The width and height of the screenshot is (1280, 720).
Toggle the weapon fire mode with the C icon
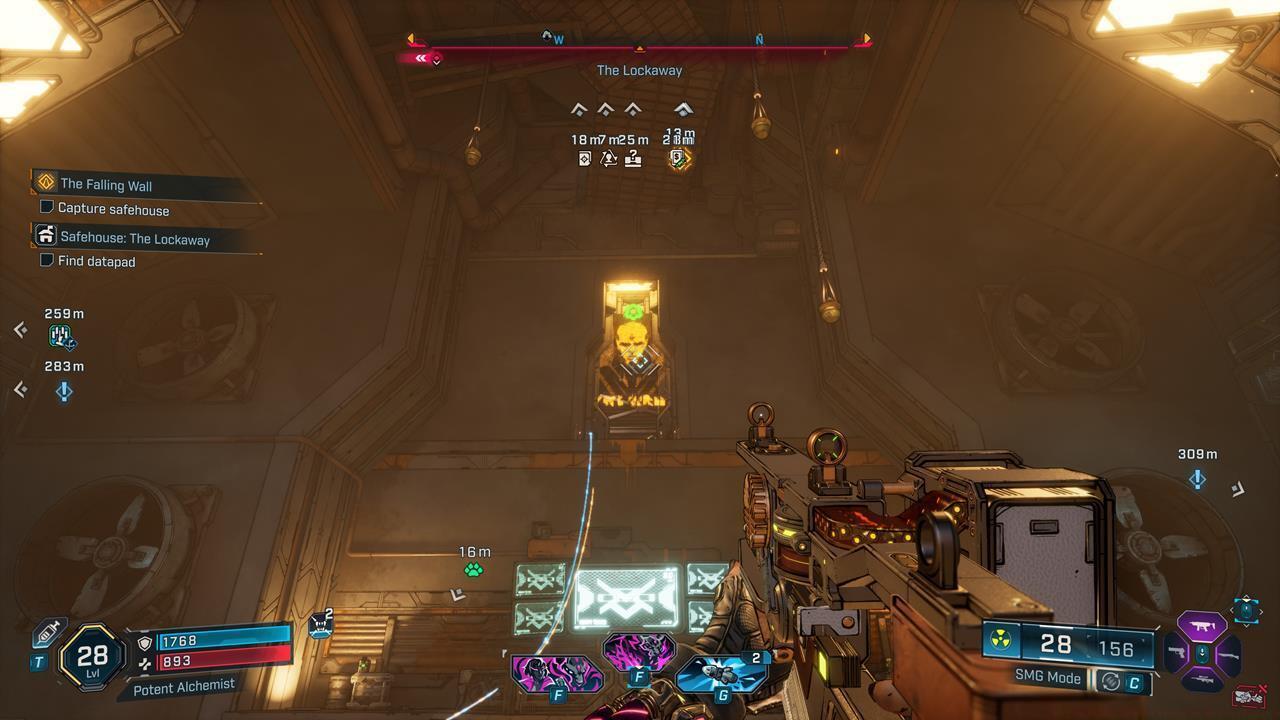pos(1136,678)
